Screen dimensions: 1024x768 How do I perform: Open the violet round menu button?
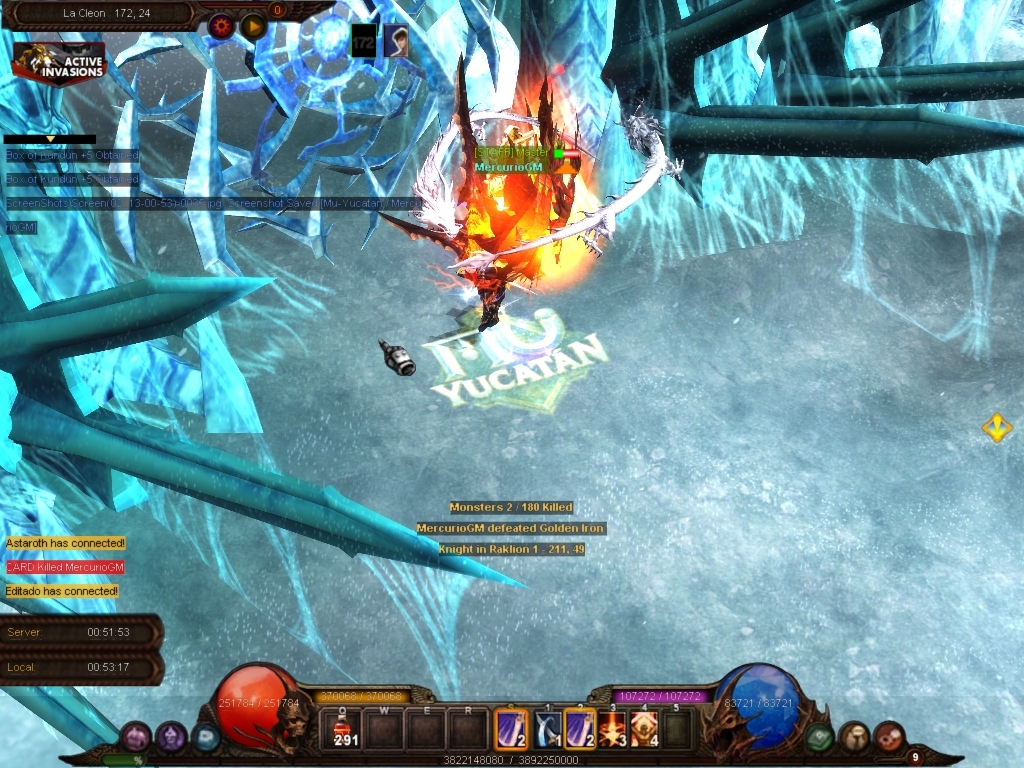click(171, 738)
